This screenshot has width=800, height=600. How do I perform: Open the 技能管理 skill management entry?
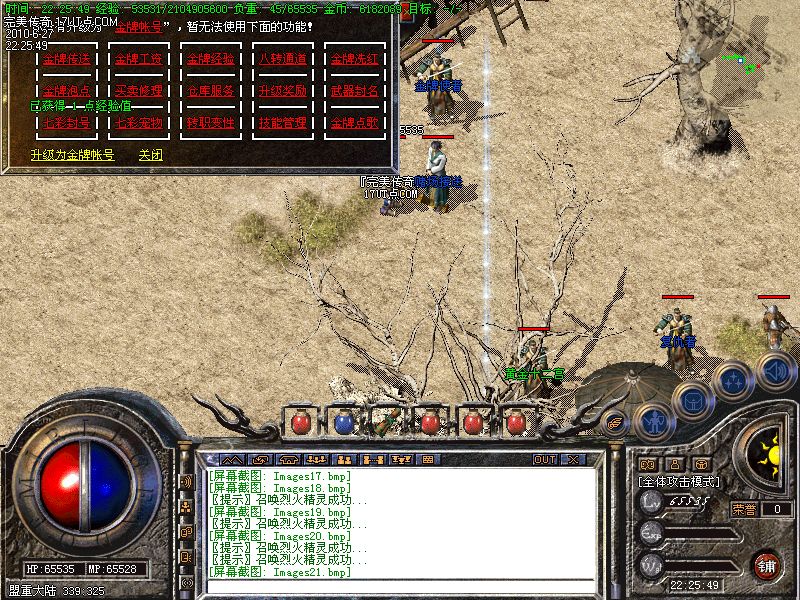click(x=282, y=123)
